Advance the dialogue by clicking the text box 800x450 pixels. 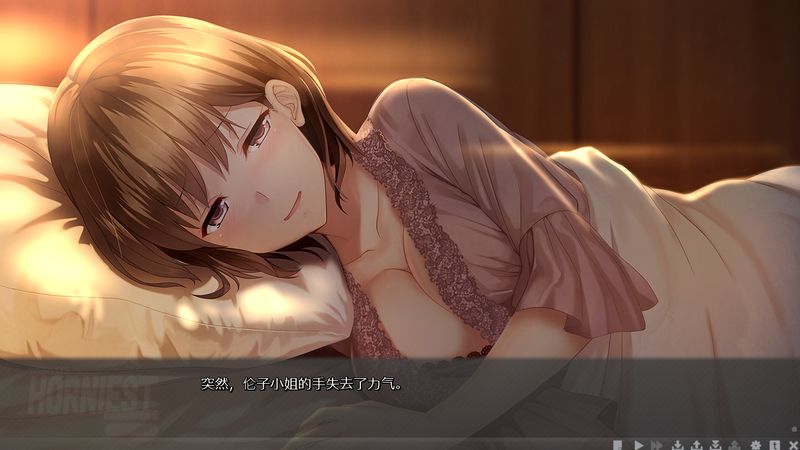[x=400, y=395]
